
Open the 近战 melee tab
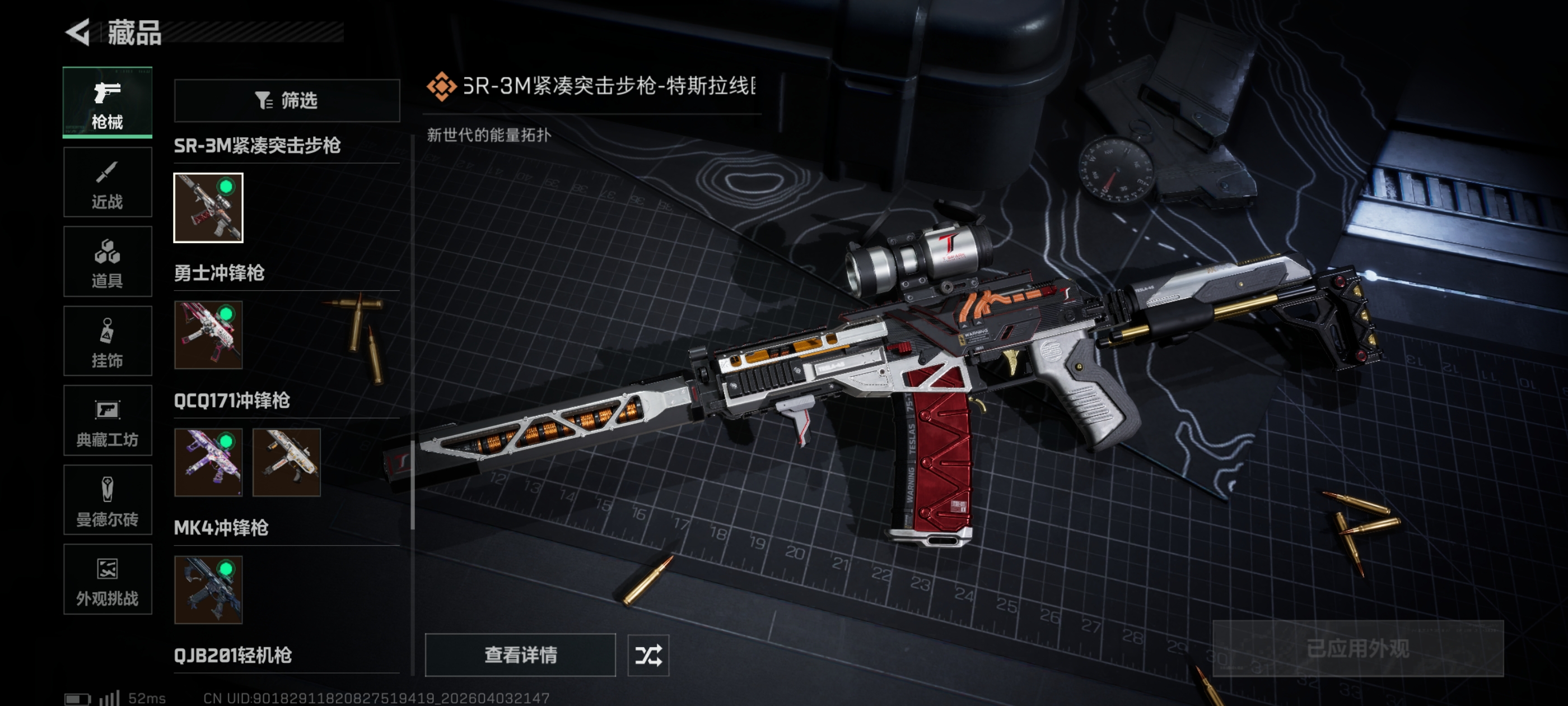tap(107, 182)
